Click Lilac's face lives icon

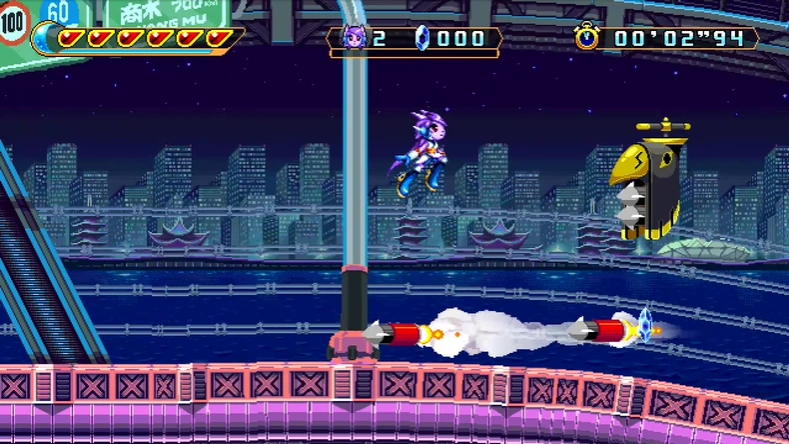click(x=354, y=39)
